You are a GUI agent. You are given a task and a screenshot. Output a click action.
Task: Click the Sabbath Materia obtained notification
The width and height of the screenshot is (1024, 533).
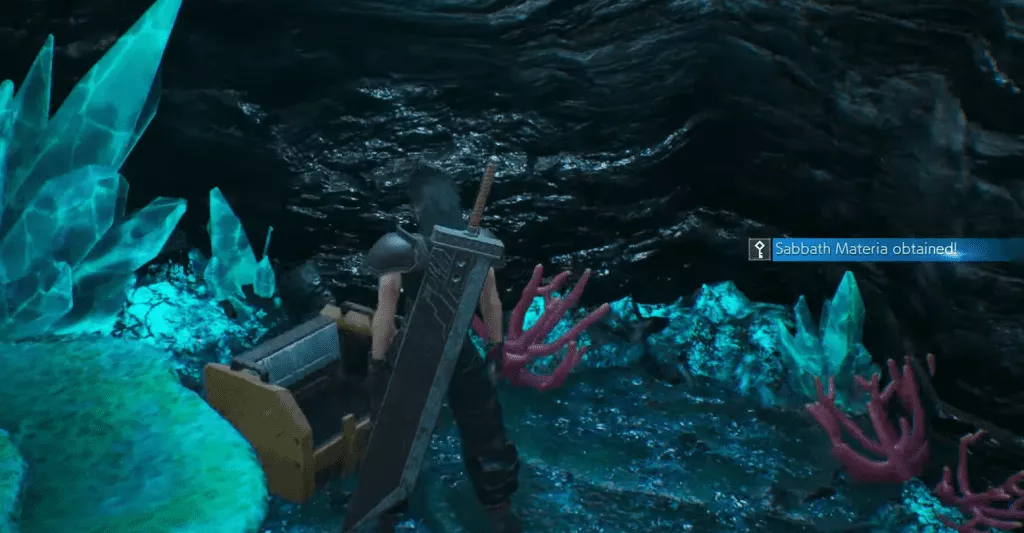tap(866, 249)
